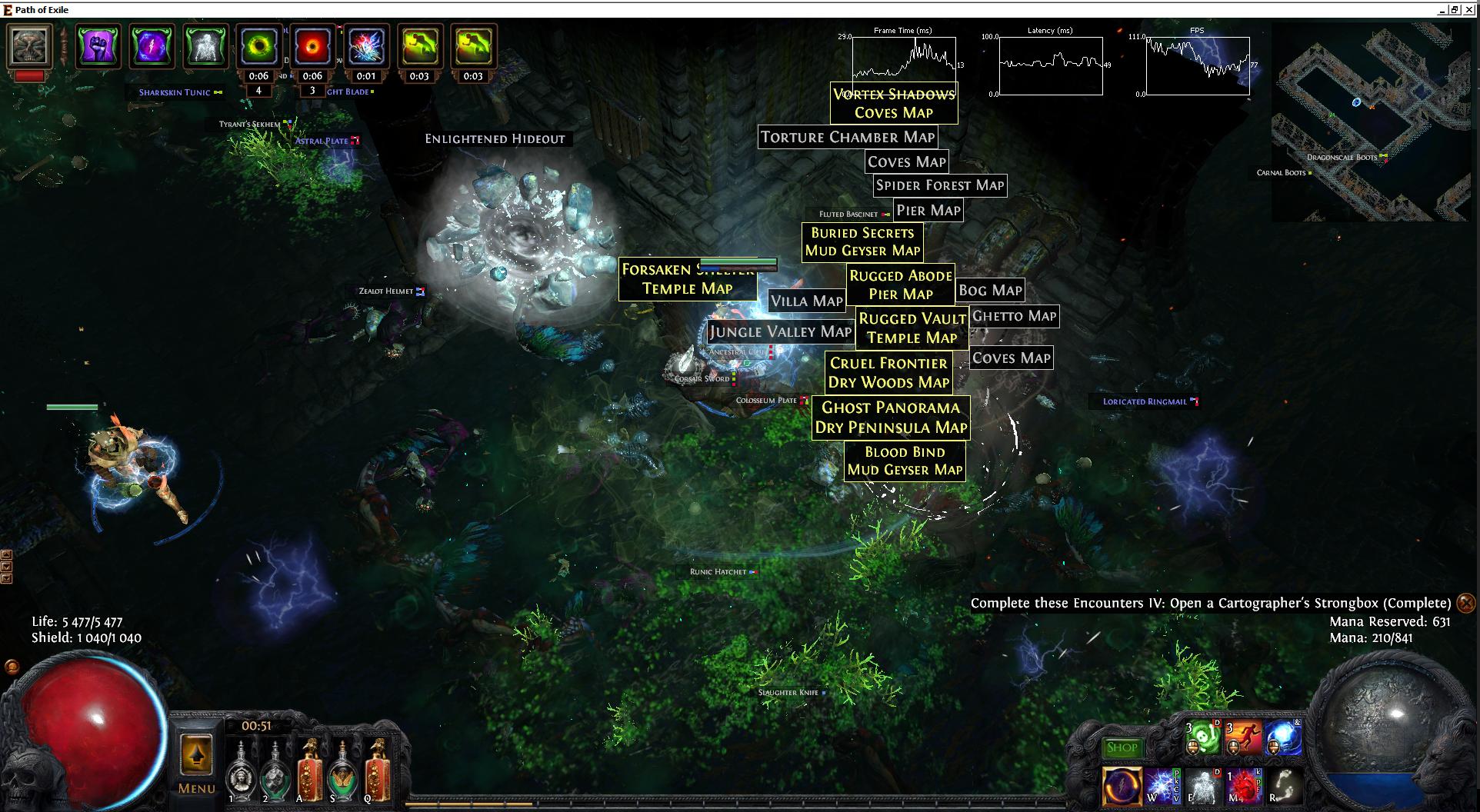Select the green skull and bone skill

pyautogui.click(x=1202, y=739)
